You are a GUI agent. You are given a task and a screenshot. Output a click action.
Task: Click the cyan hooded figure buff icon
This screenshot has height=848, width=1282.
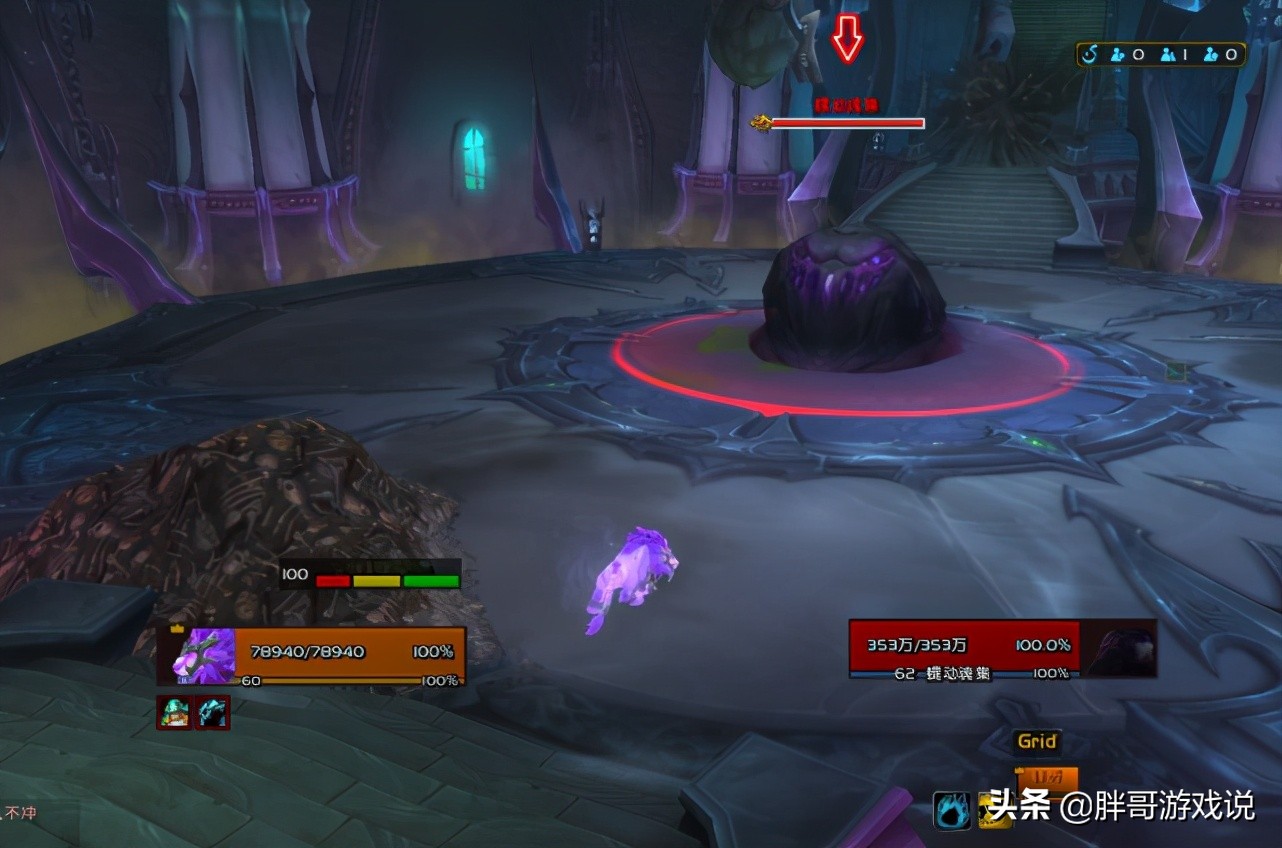(212, 712)
